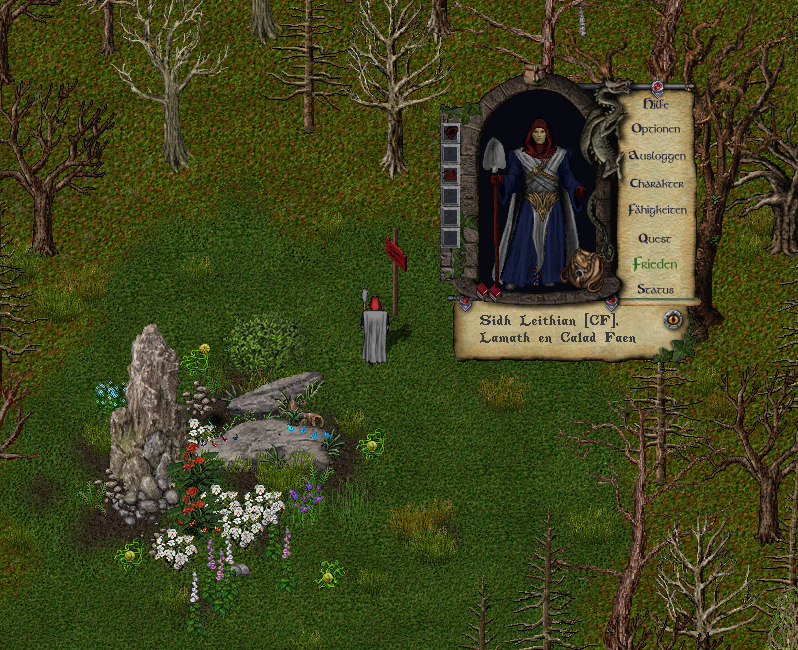Click Ausloggen to log out

(x=656, y=157)
